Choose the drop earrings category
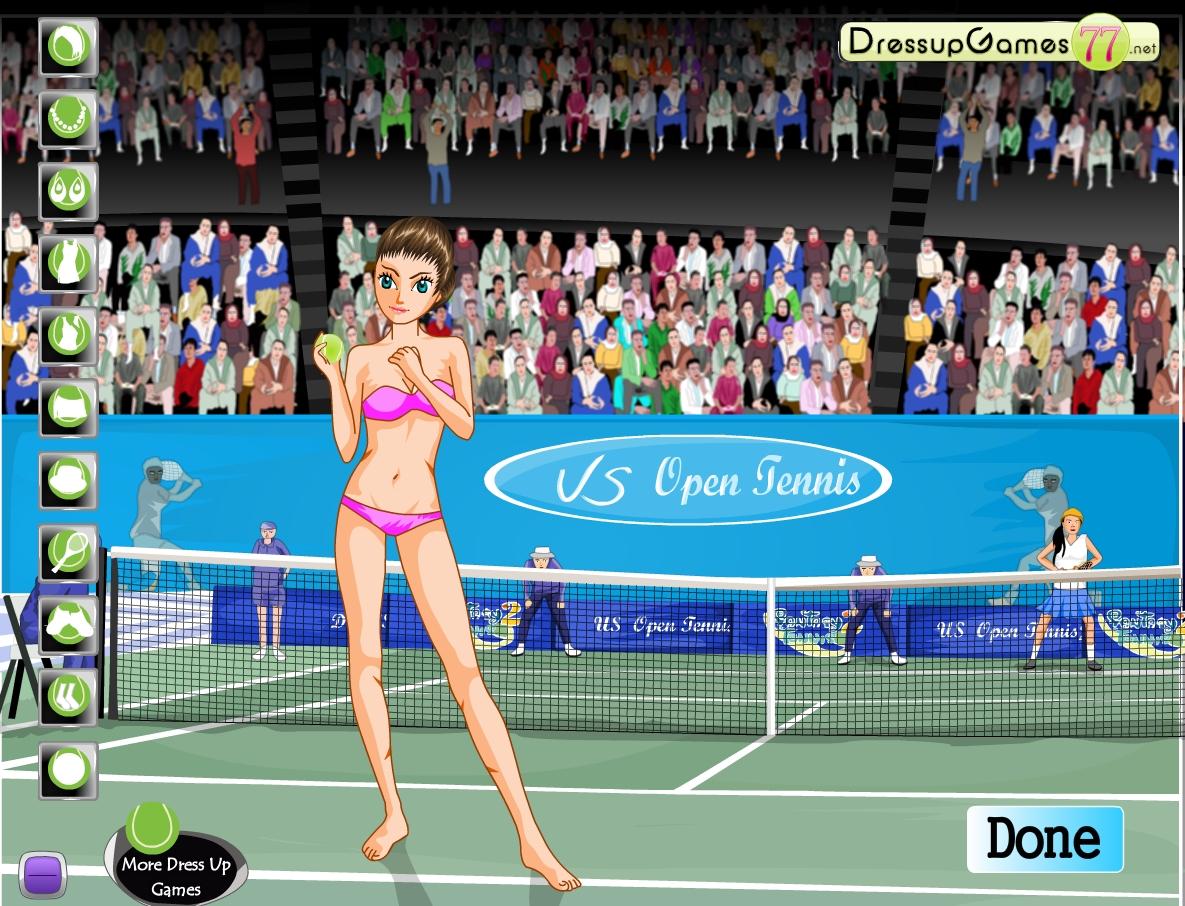The height and width of the screenshot is (906, 1185). click(68, 190)
